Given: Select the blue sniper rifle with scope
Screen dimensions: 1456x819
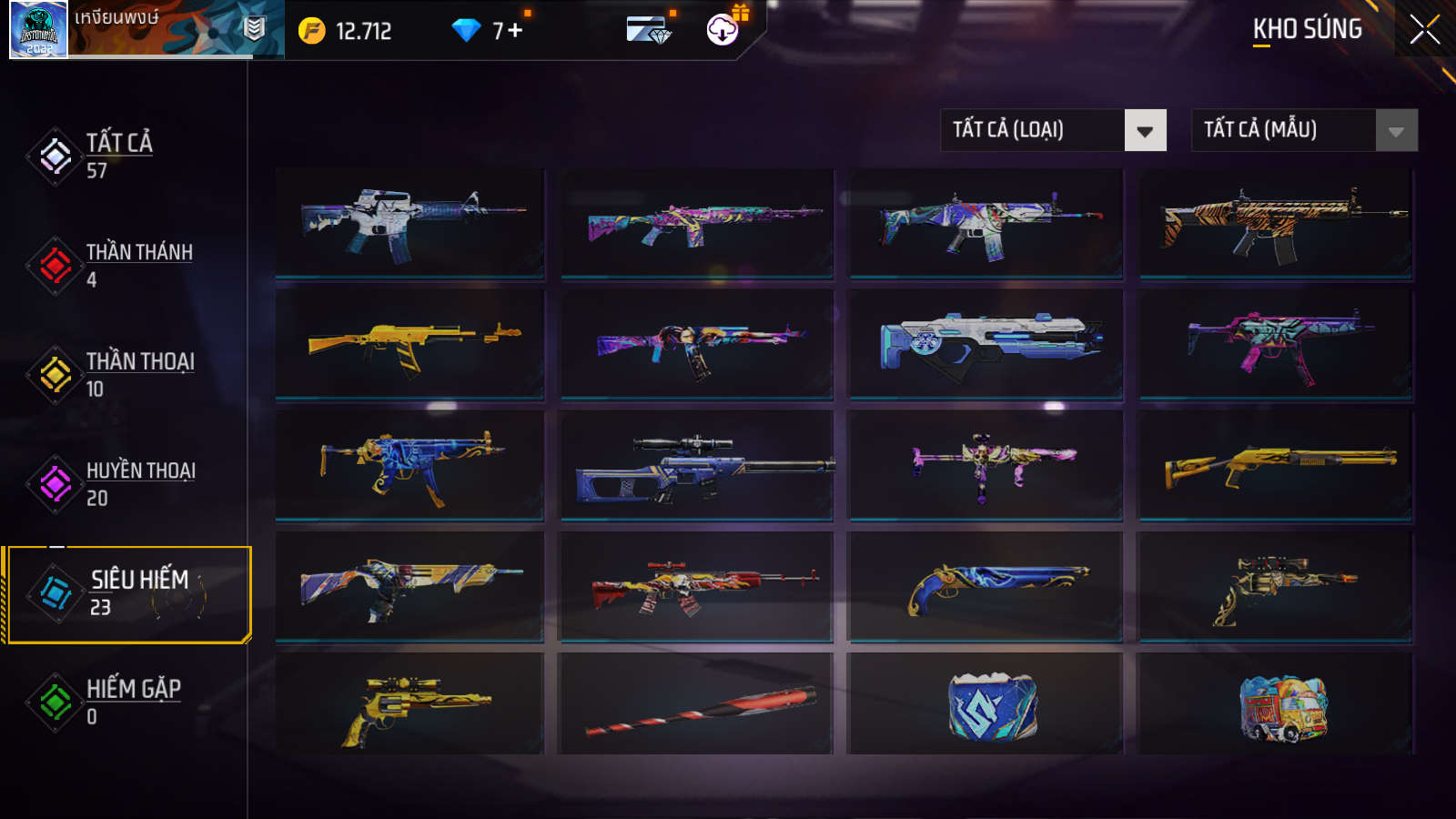Looking at the screenshot, I should 697,465.
